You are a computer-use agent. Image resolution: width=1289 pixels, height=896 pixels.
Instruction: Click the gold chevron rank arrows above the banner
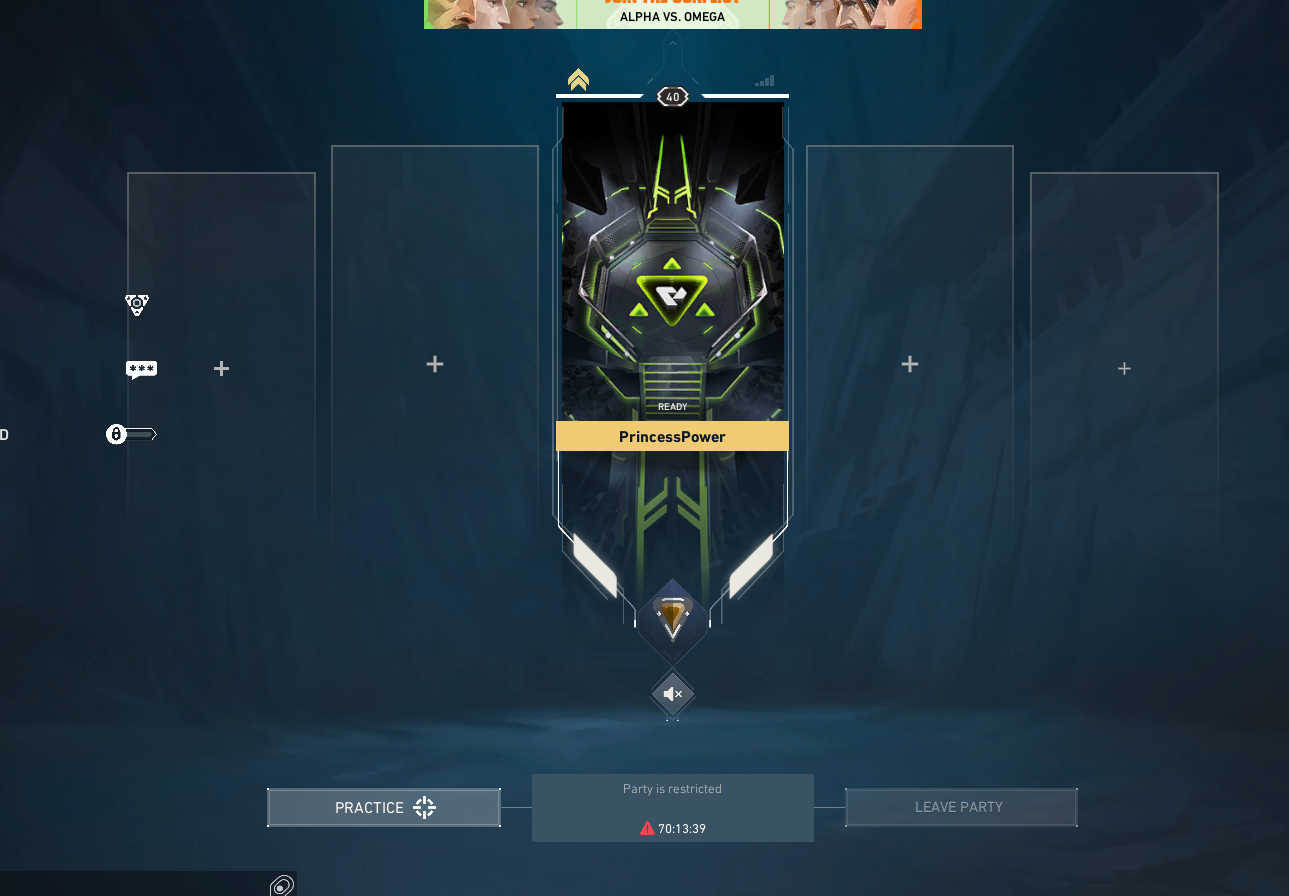click(578, 79)
